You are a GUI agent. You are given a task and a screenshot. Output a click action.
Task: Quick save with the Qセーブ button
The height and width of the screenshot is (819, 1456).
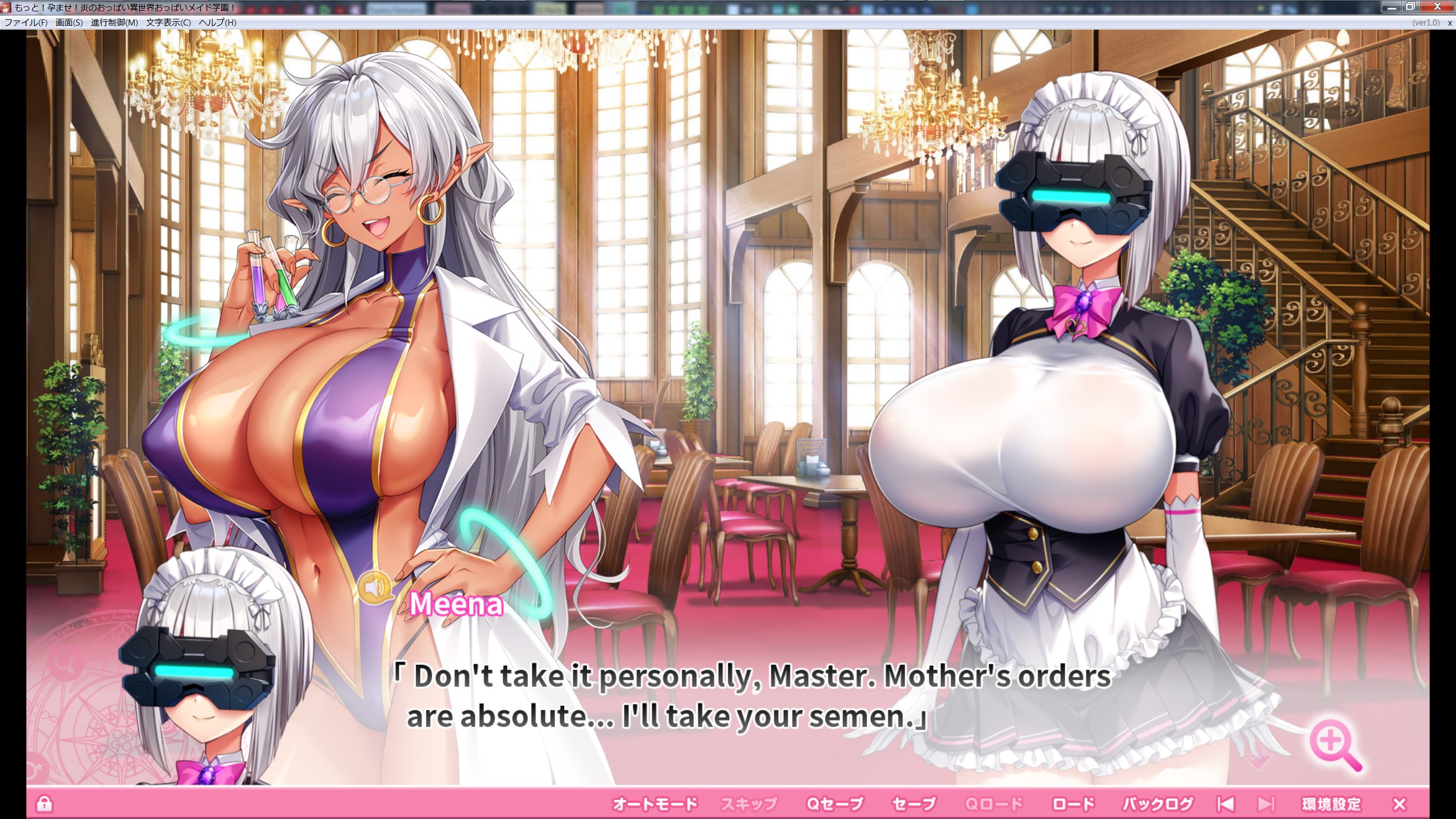pos(835,804)
